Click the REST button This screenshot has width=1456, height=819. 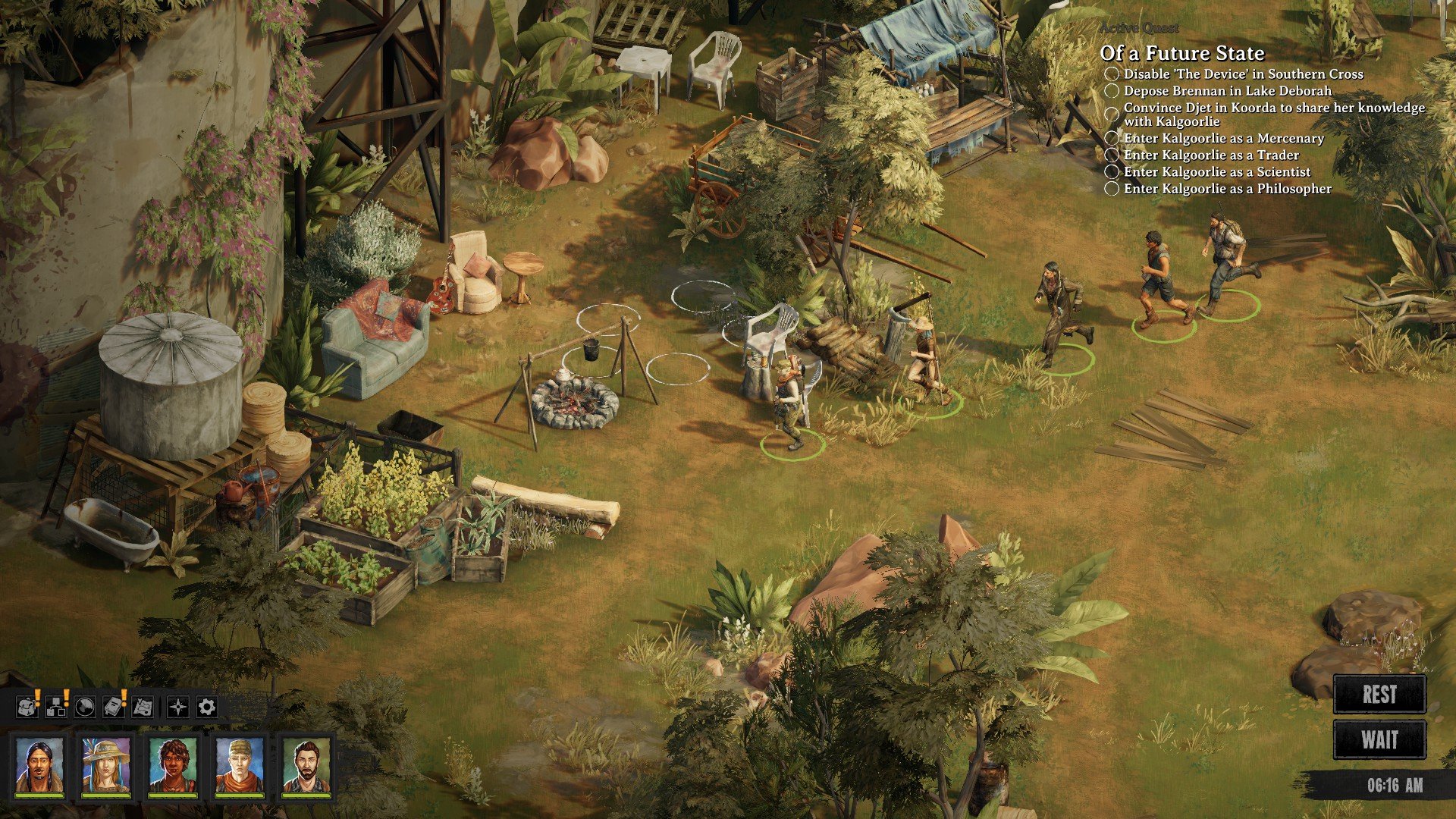pyautogui.click(x=1379, y=695)
